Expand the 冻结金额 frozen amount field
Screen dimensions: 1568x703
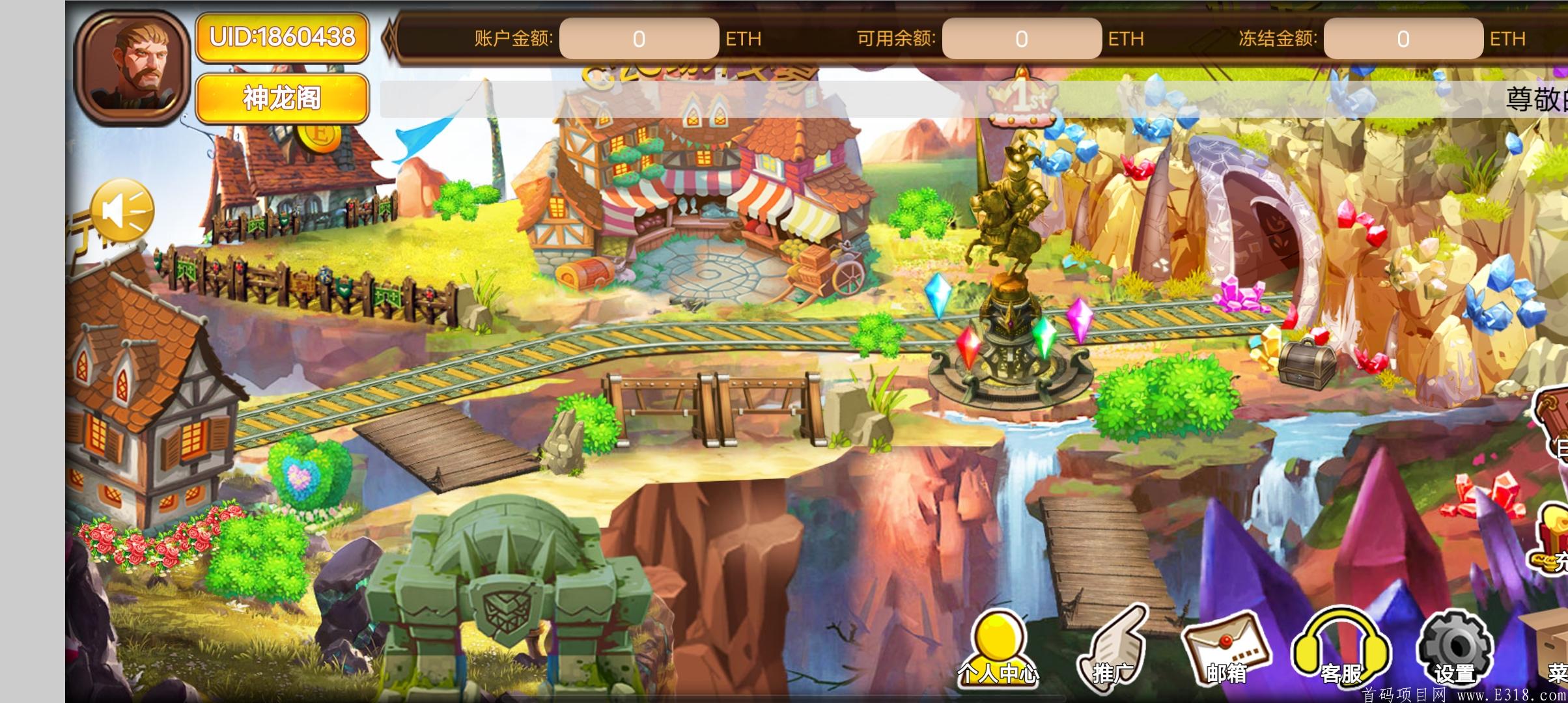click(1402, 39)
